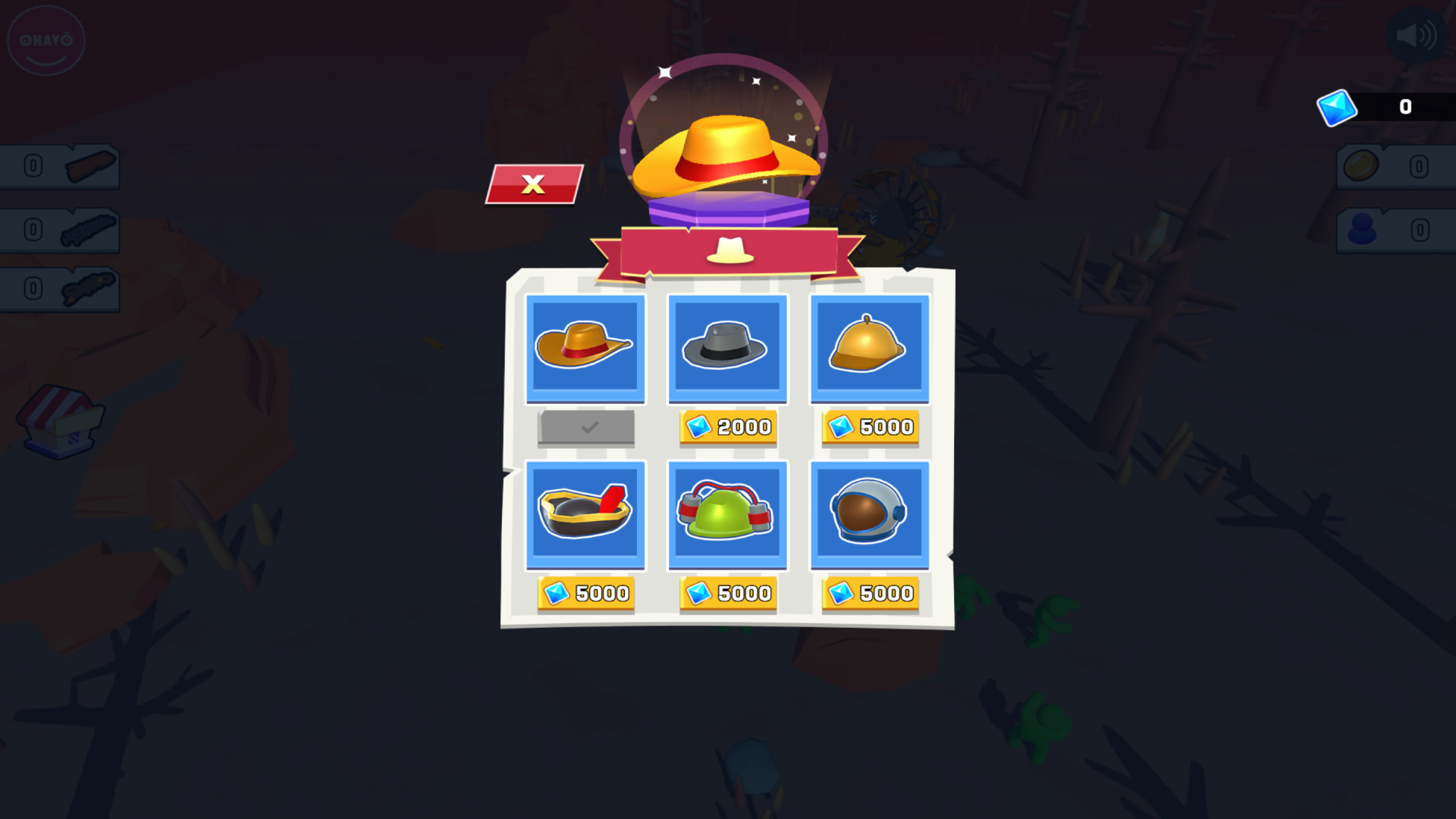The image size is (1456, 819).
Task: Select the green soda drink helmet
Action: pos(727,514)
